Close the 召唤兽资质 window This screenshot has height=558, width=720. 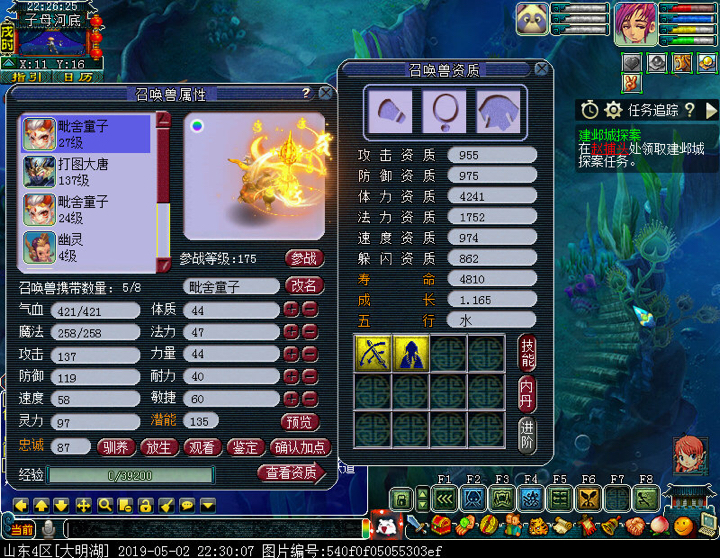pos(541,69)
